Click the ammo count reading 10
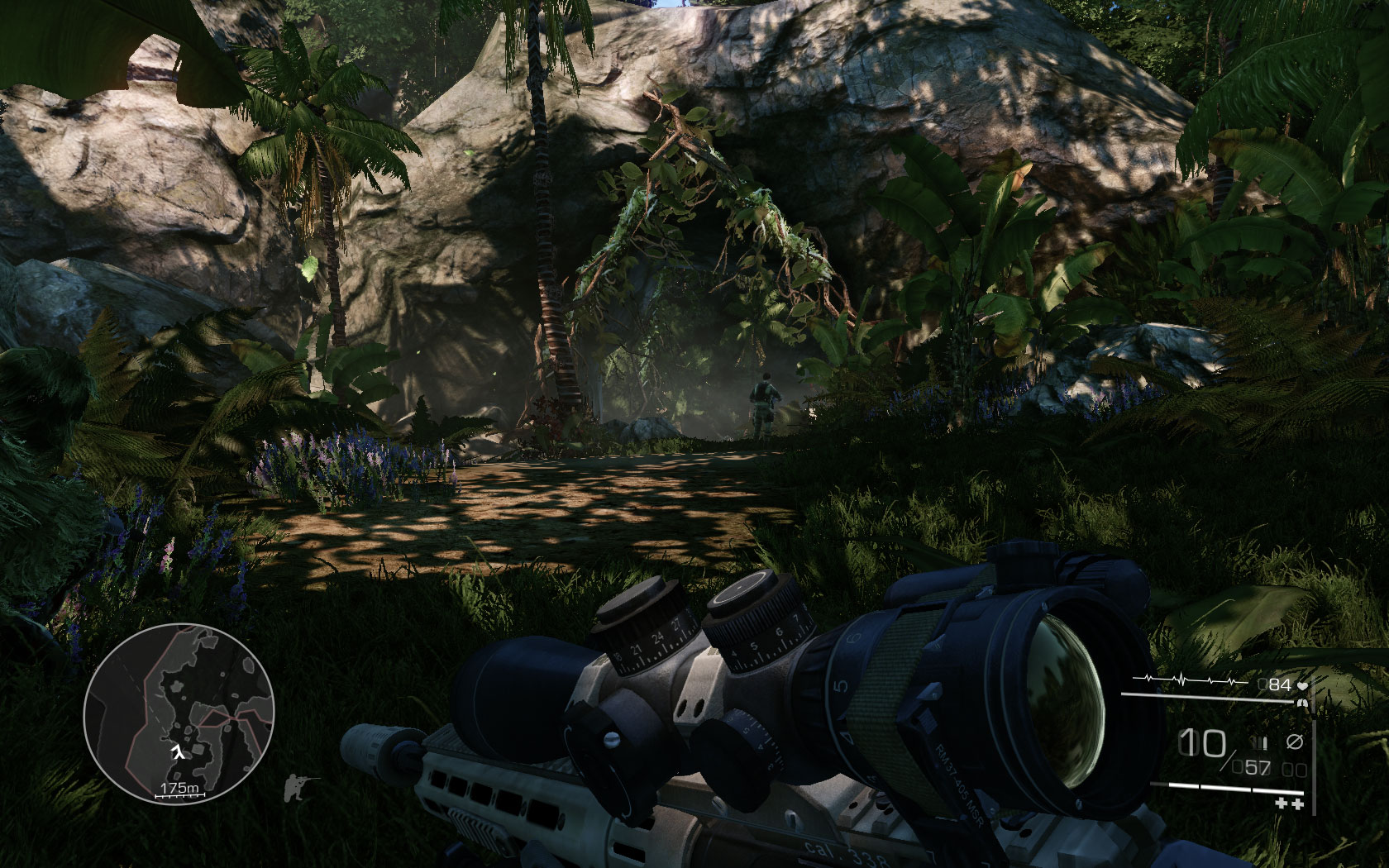 click(x=1202, y=742)
